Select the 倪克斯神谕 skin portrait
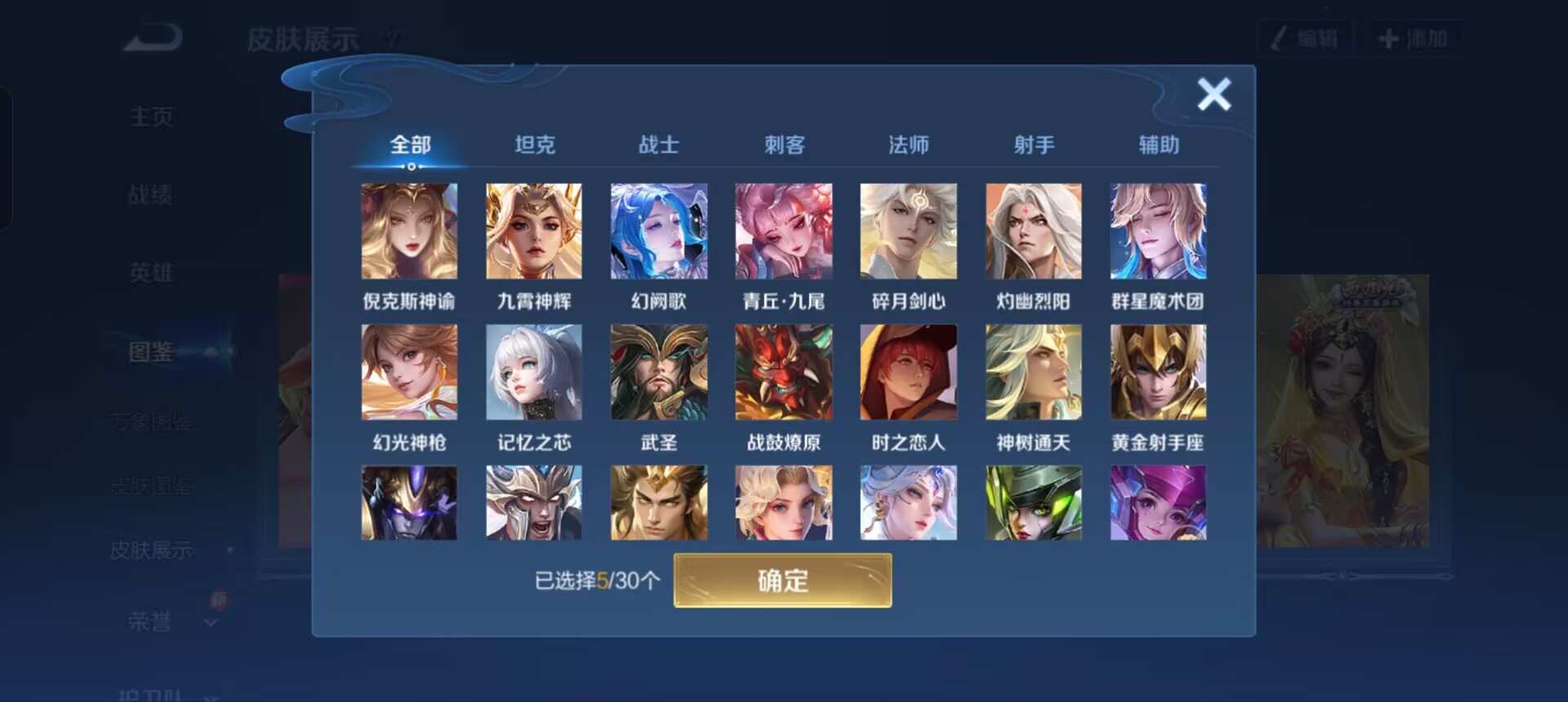 [x=408, y=230]
